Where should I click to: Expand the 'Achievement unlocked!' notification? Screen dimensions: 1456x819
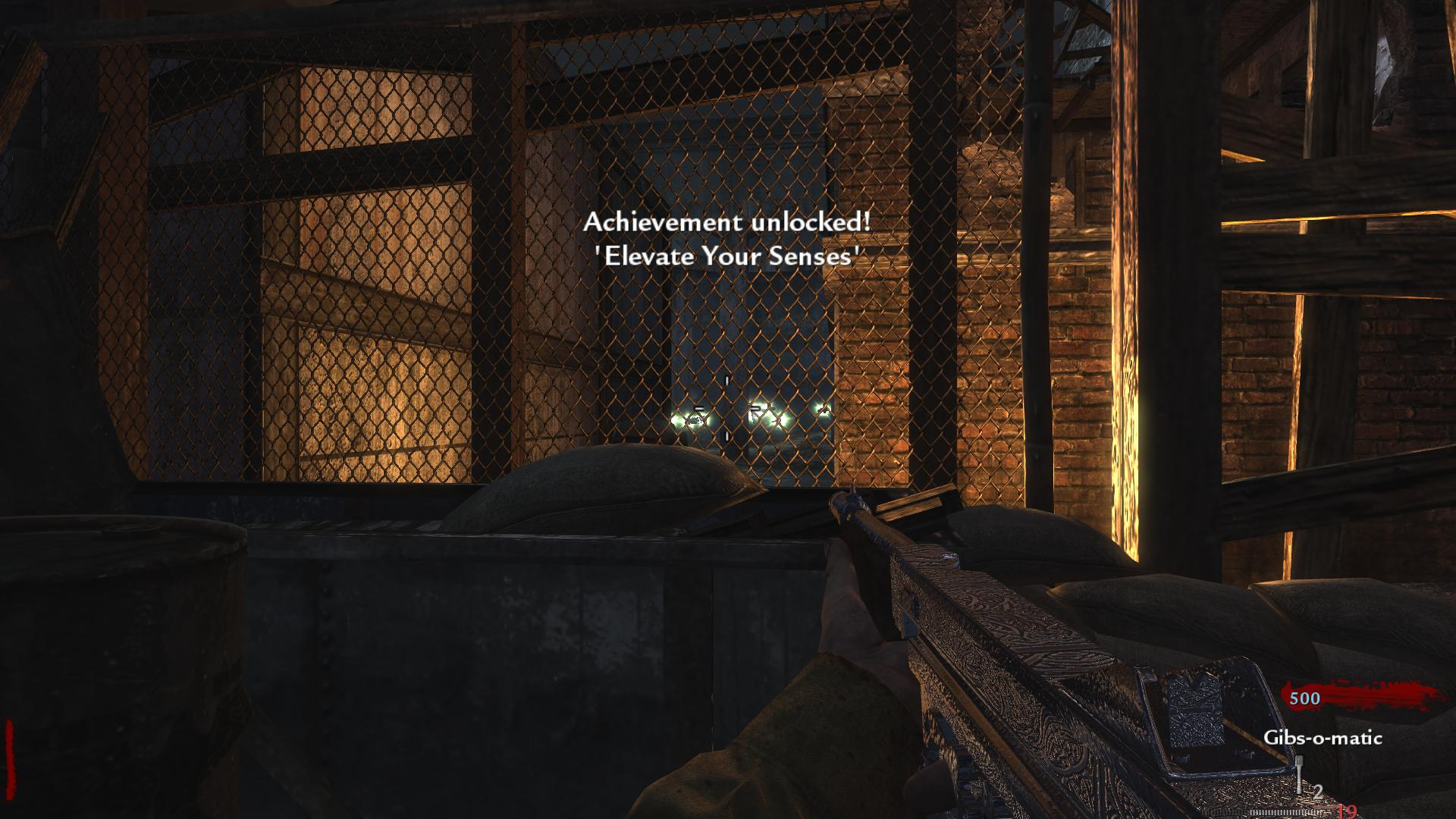click(x=726, y=222)
